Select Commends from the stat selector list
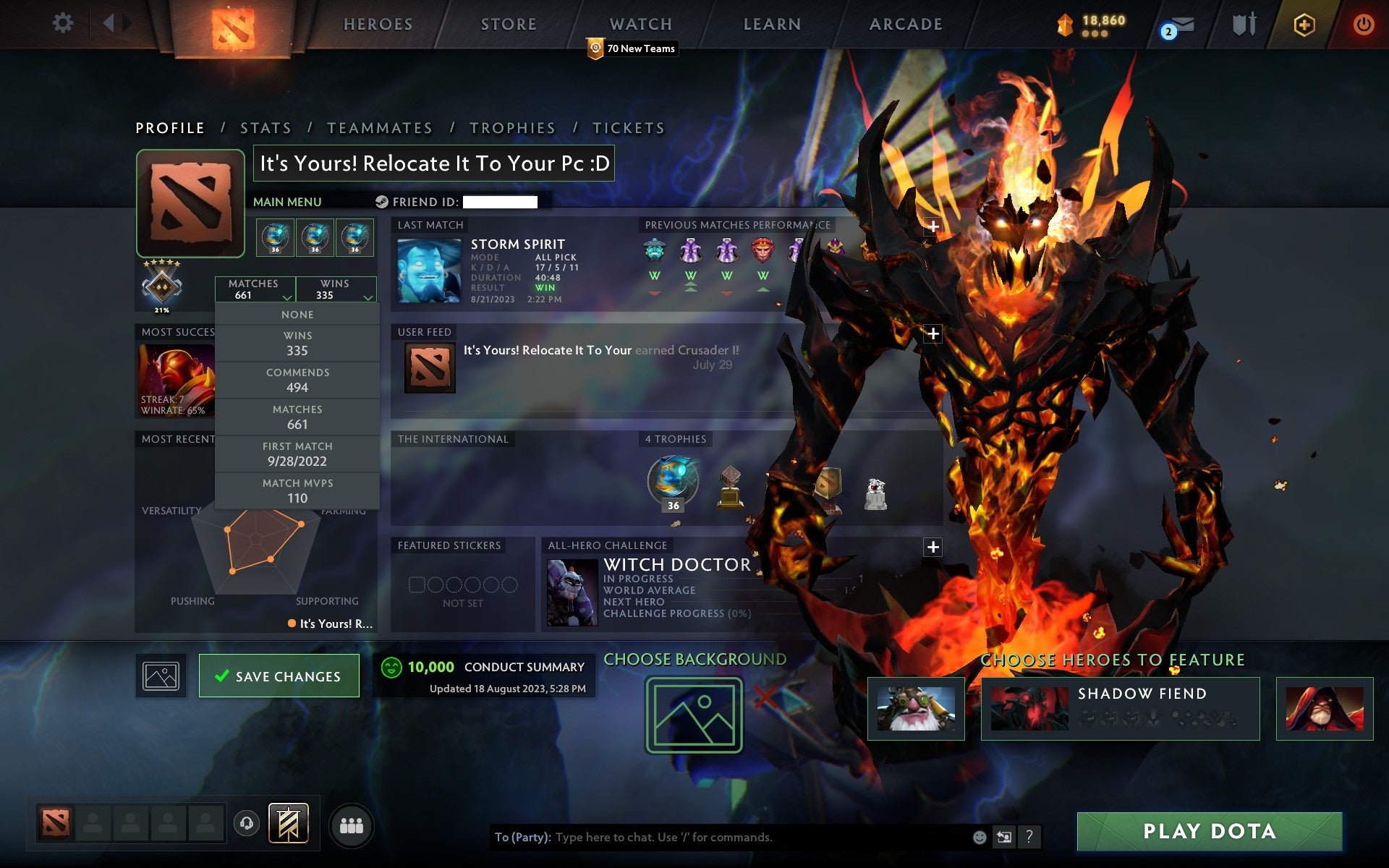The image size is (1389, 868). pos(297,379)
